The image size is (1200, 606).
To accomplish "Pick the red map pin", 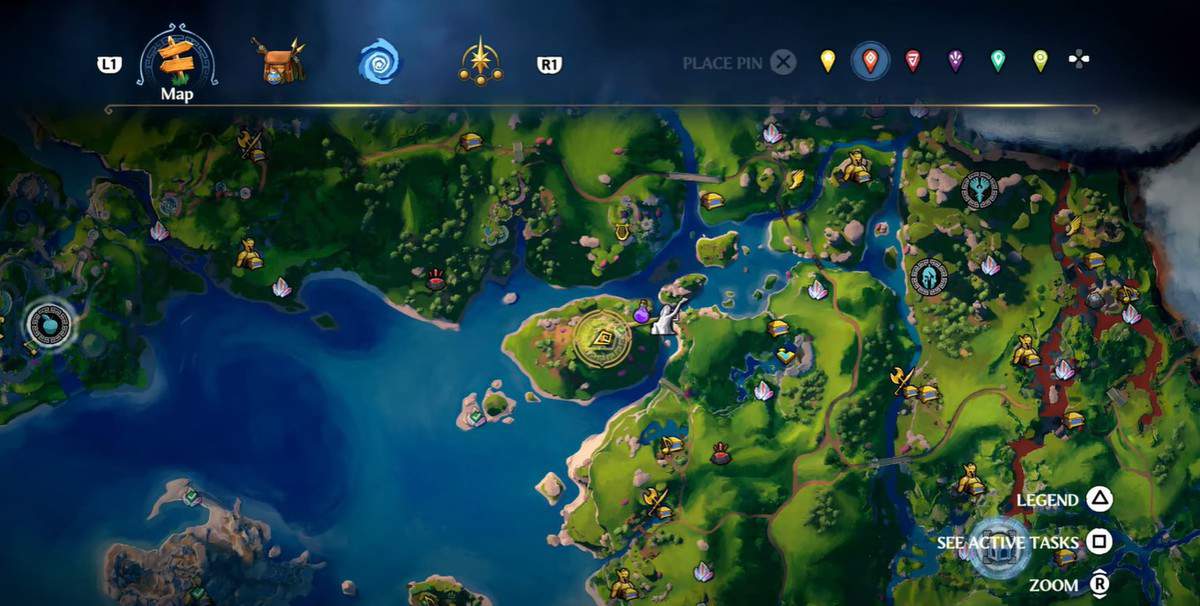I will click(912, 61).
